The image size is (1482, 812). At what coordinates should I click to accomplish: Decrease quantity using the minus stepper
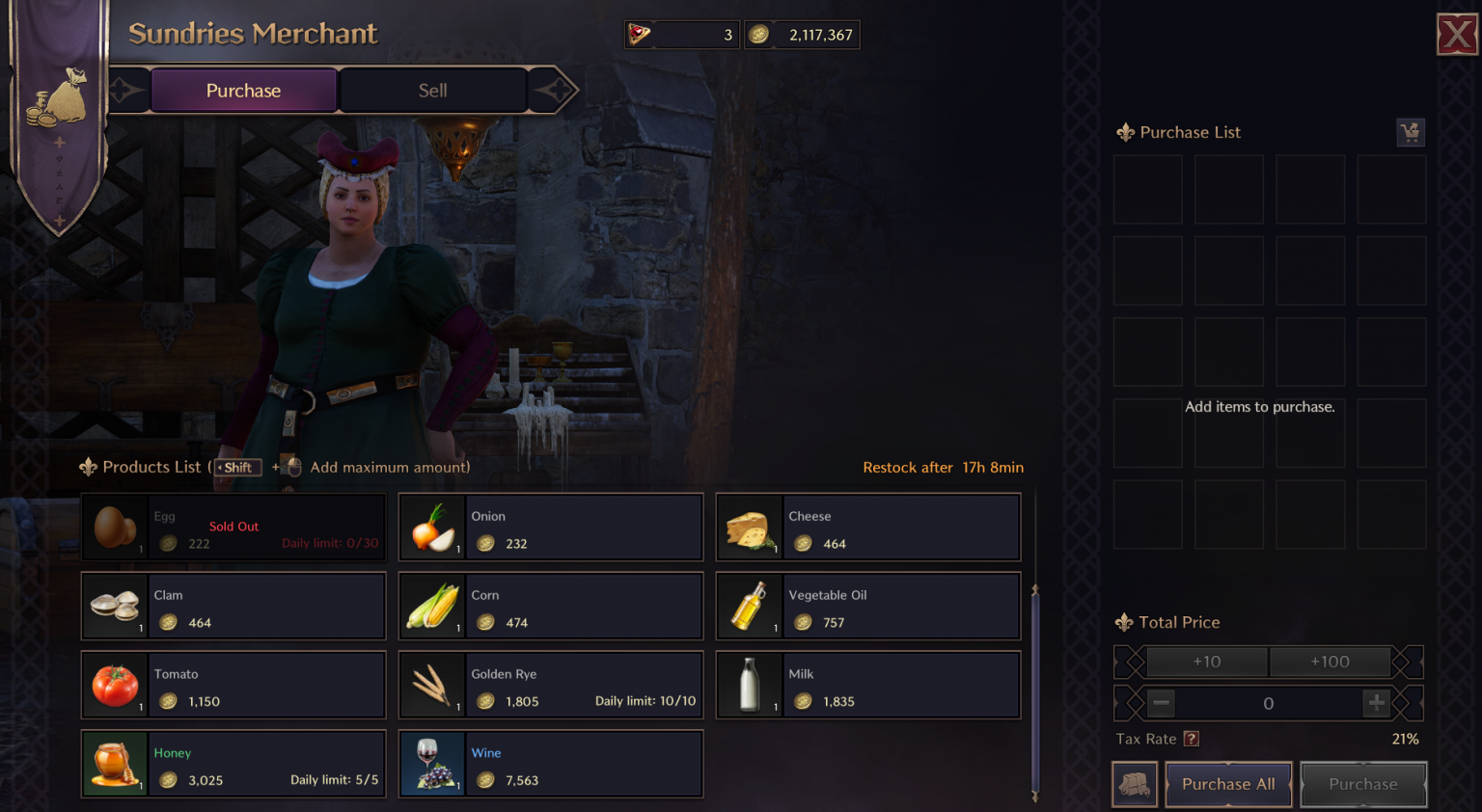coord(1161,703)
